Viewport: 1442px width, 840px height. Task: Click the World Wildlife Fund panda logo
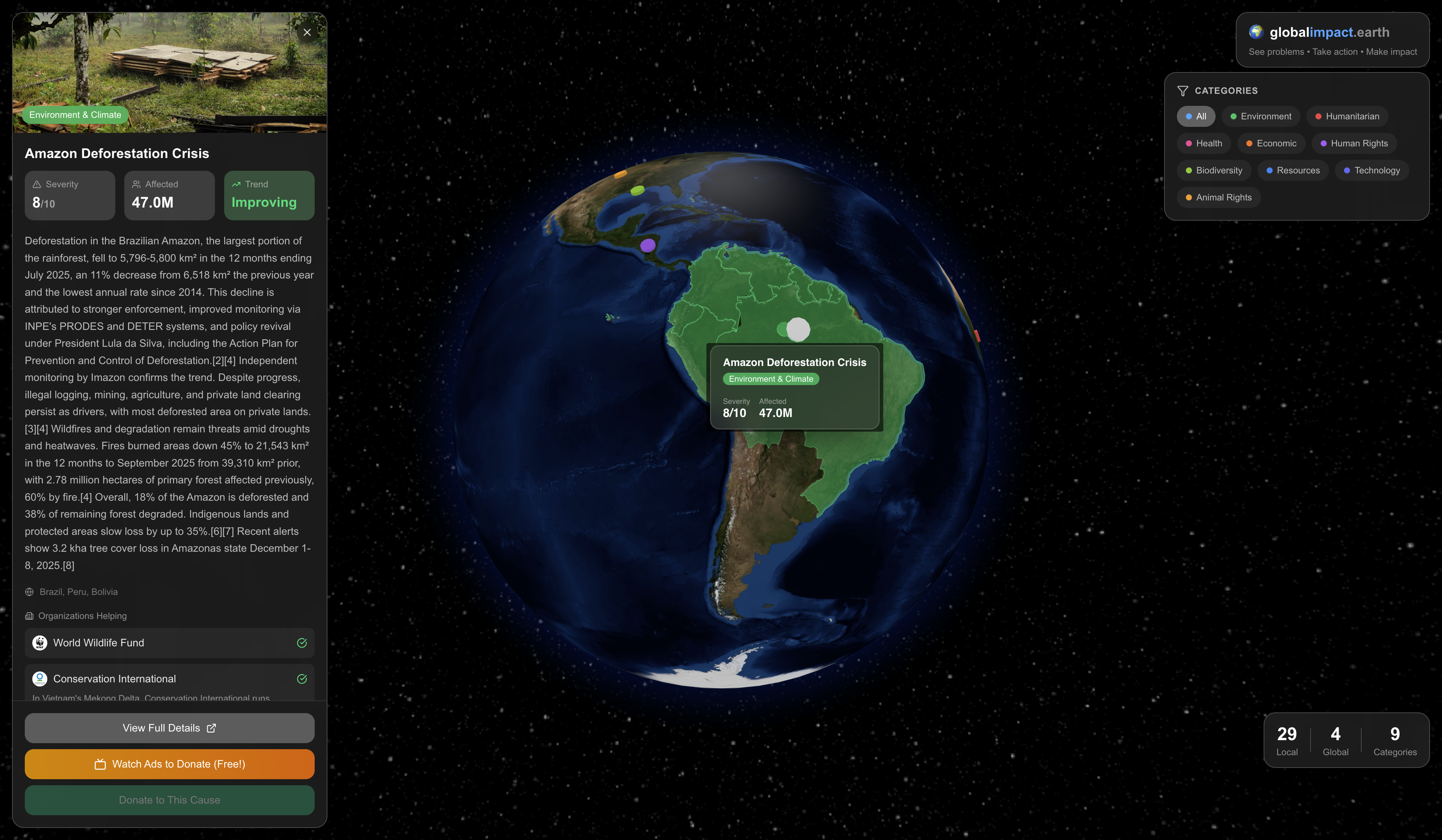[x=39, y=643]
